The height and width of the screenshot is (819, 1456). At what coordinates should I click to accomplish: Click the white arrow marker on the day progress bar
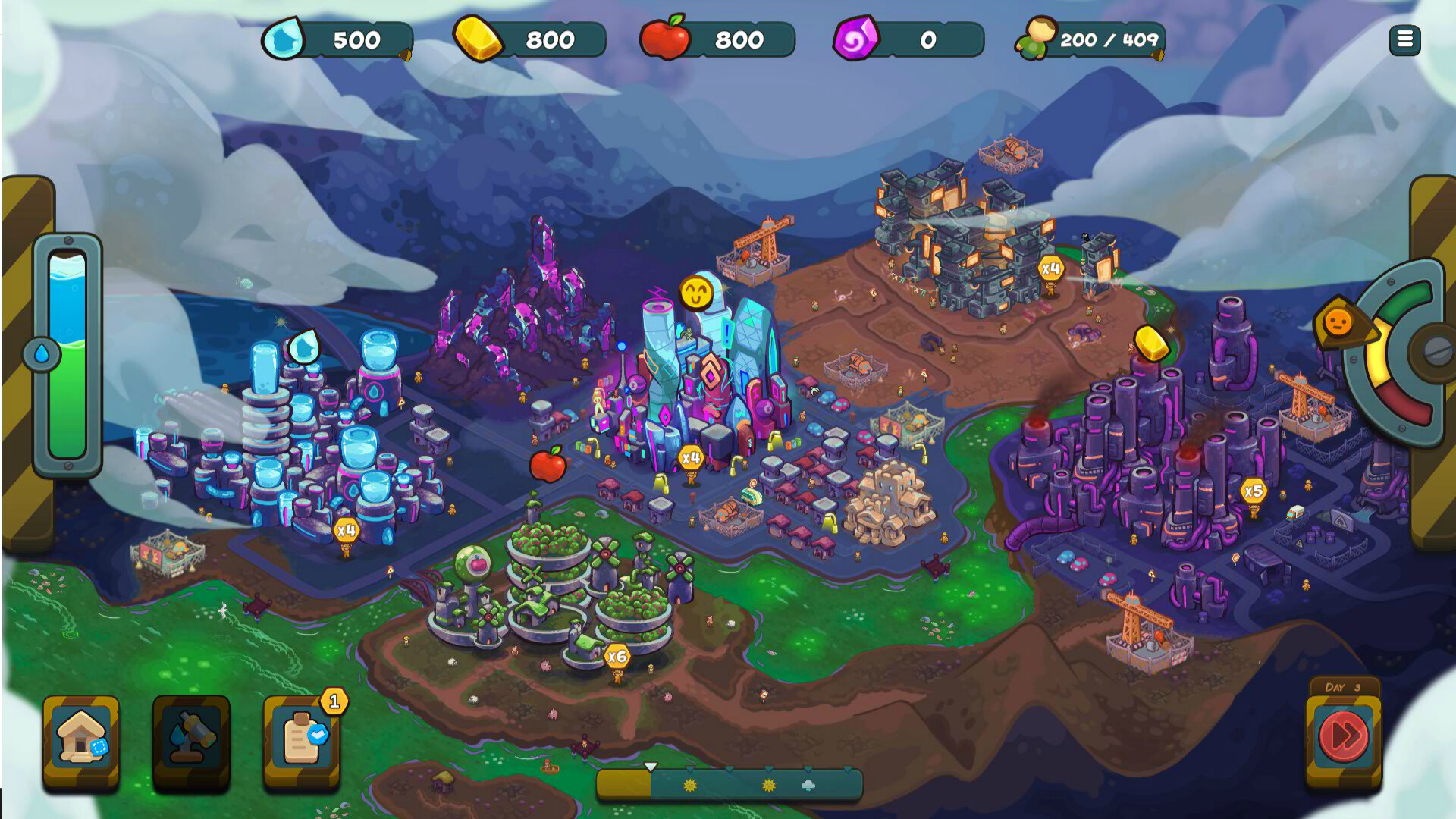click(x=651, y=768)
